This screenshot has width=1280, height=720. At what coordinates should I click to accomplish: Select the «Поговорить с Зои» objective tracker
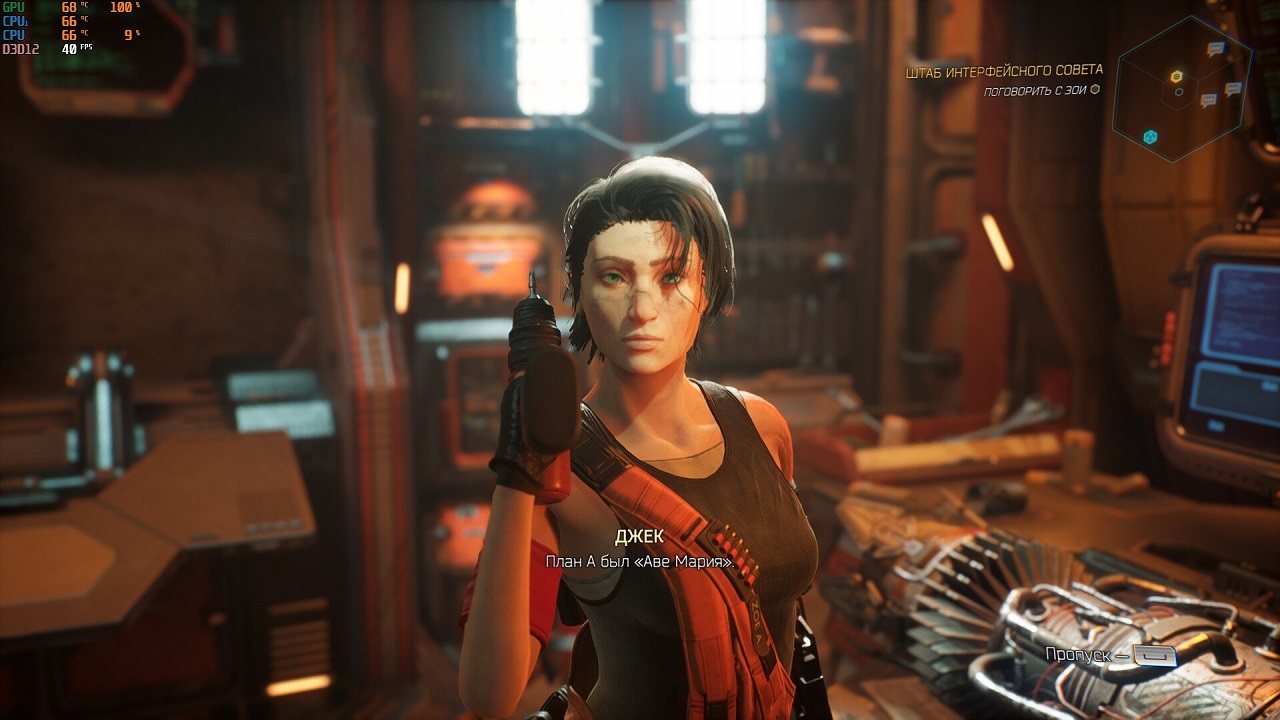1040,90
